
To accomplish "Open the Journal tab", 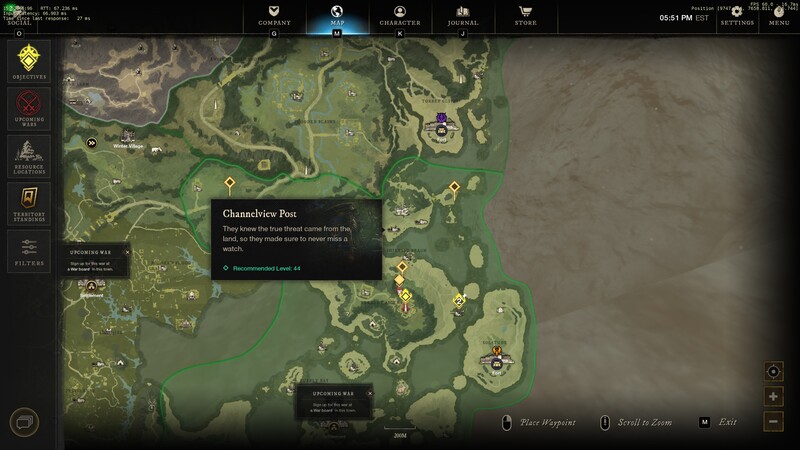I will pos(462,15).
